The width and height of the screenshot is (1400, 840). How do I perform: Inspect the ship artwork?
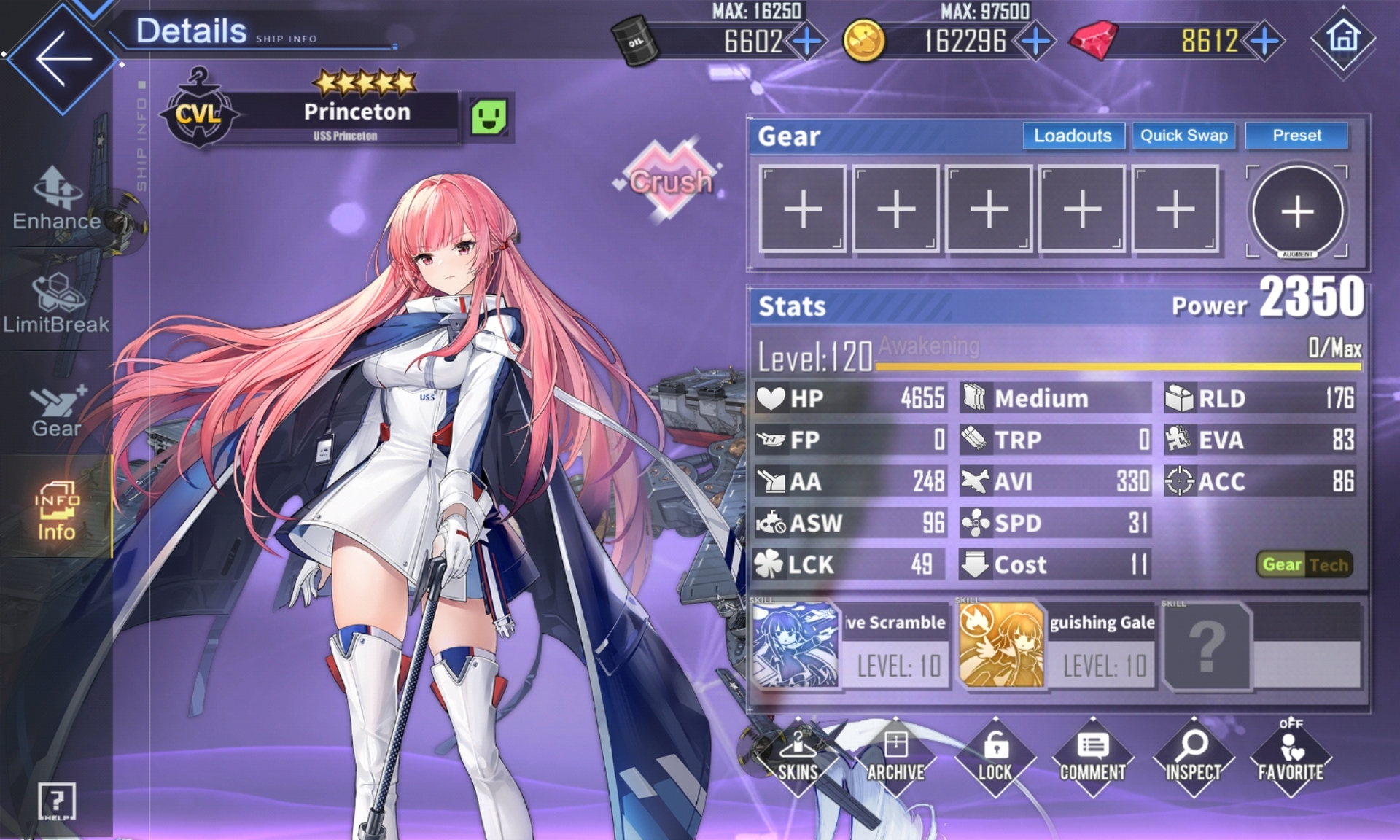[x=1193, y=758]
